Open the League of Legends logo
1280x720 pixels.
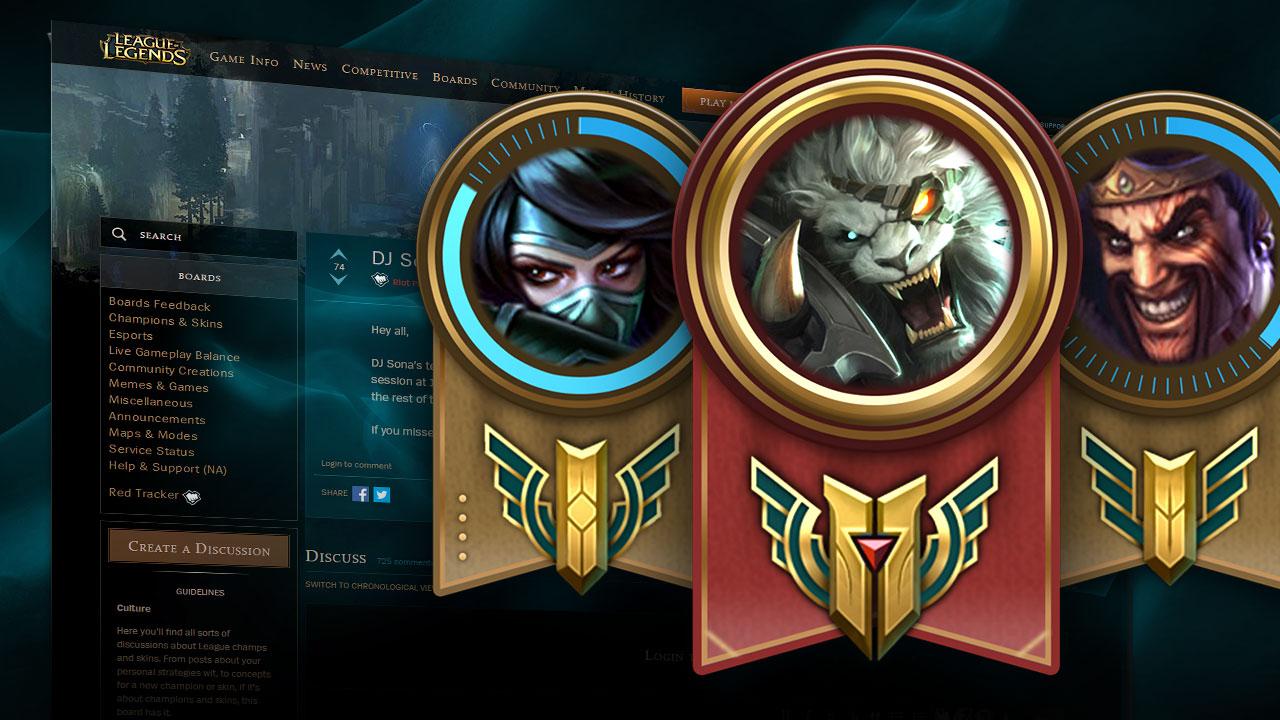[x=143, y=48]
